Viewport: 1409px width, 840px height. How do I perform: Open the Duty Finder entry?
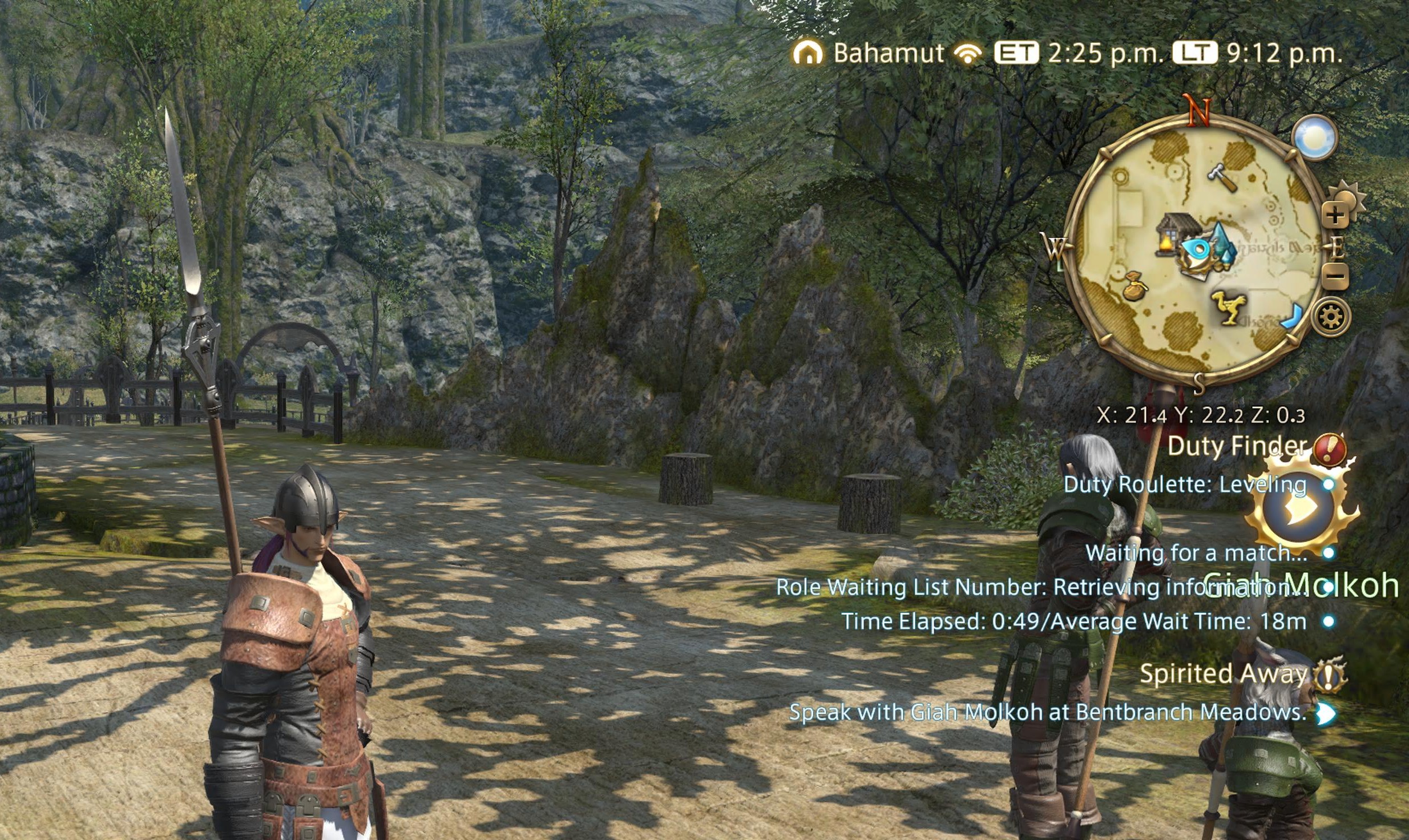coord(1236,446)
